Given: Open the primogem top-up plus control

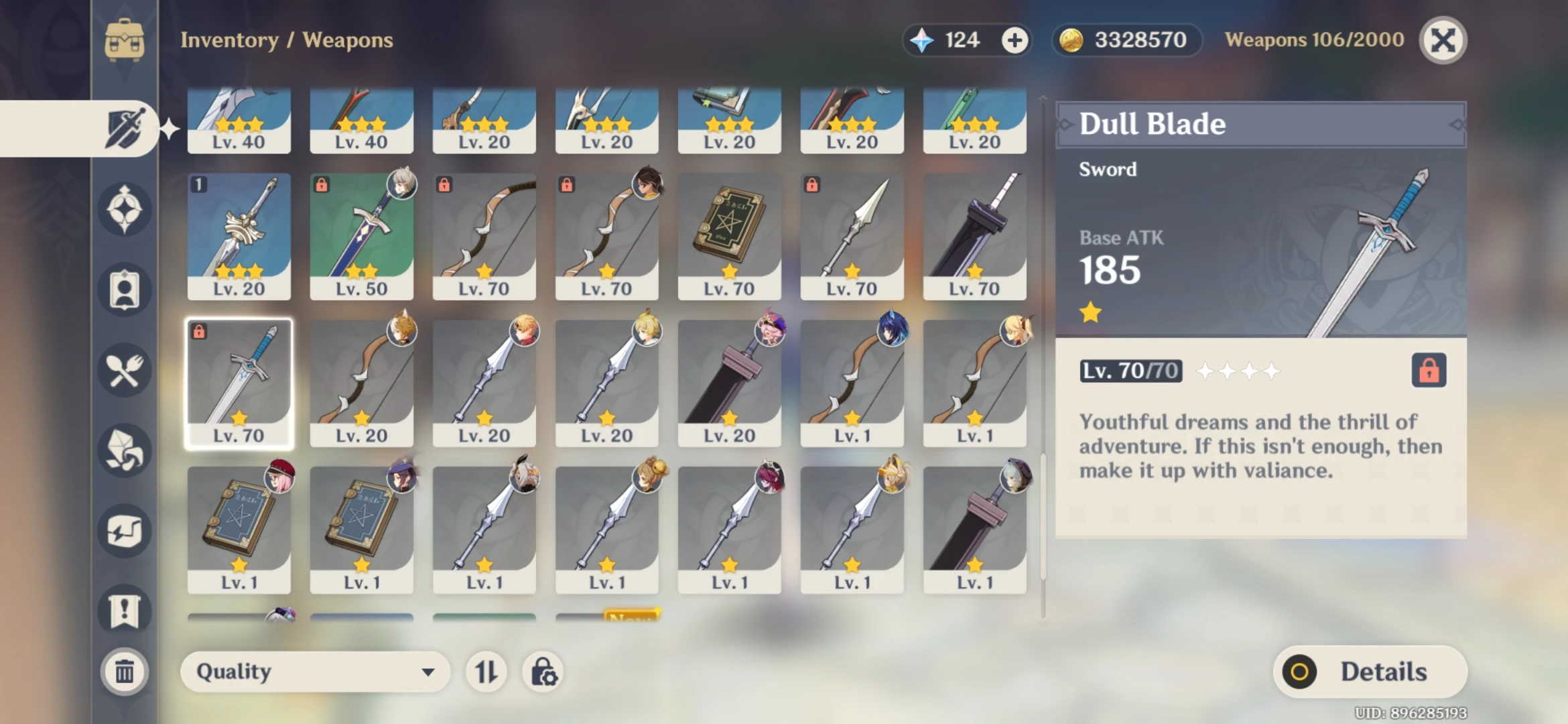Looking at the screenshot, I should pyautogui.click(x=1016, y=40).
